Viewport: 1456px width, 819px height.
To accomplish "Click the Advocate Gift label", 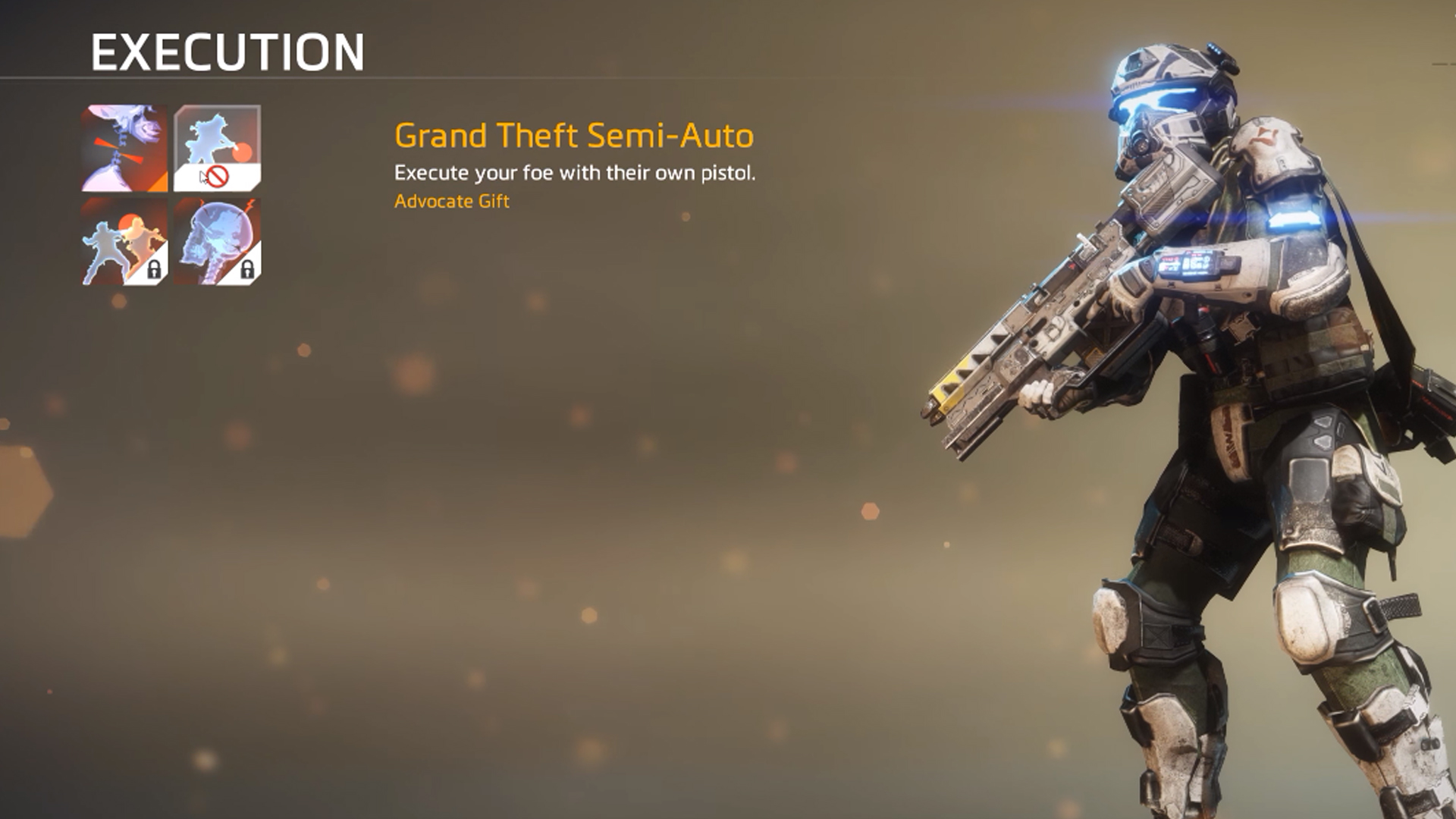I will click(452, 202).
